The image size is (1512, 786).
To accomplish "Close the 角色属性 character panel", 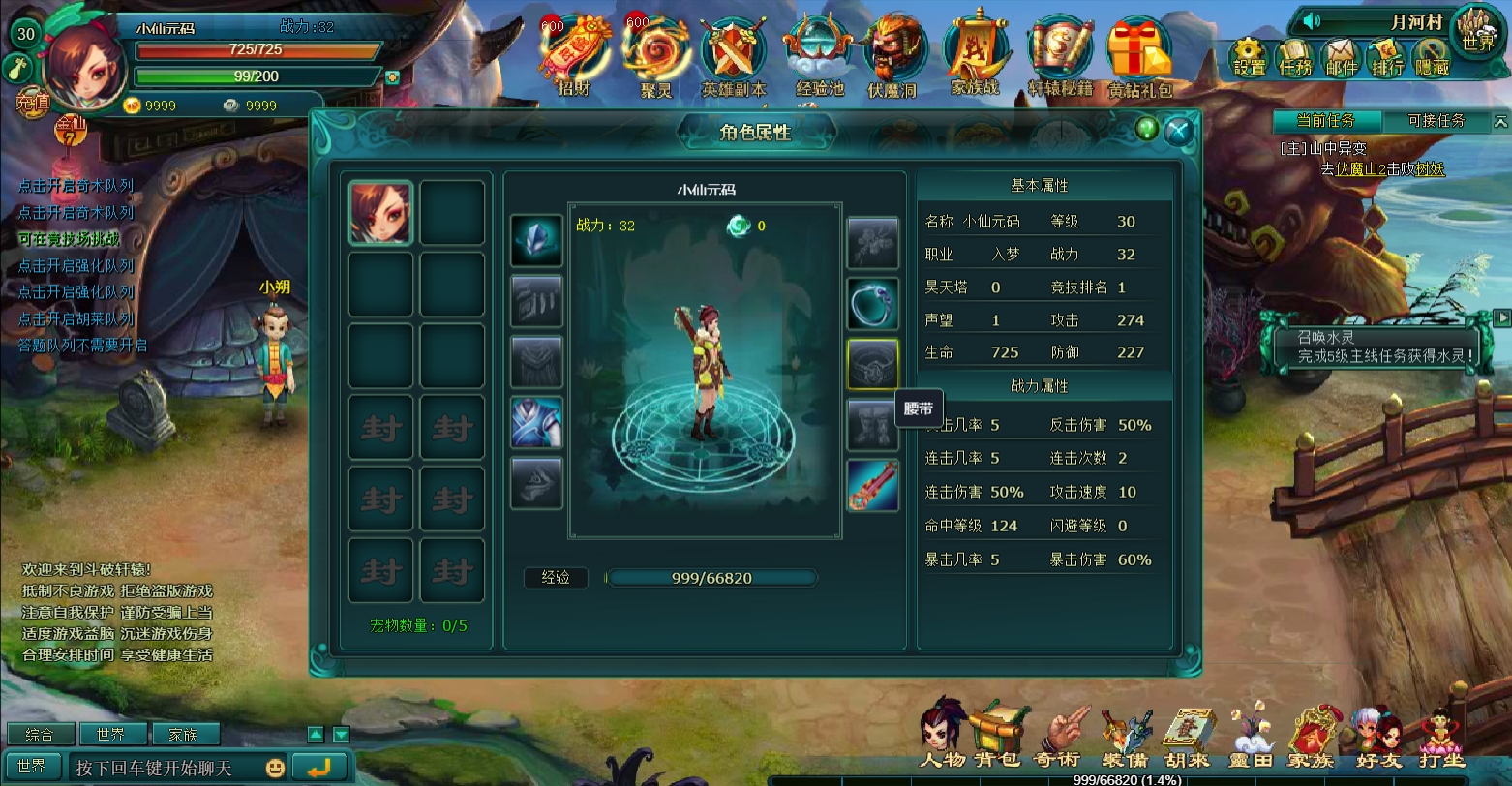I will pyautogui.click(x=1178, y=130).
